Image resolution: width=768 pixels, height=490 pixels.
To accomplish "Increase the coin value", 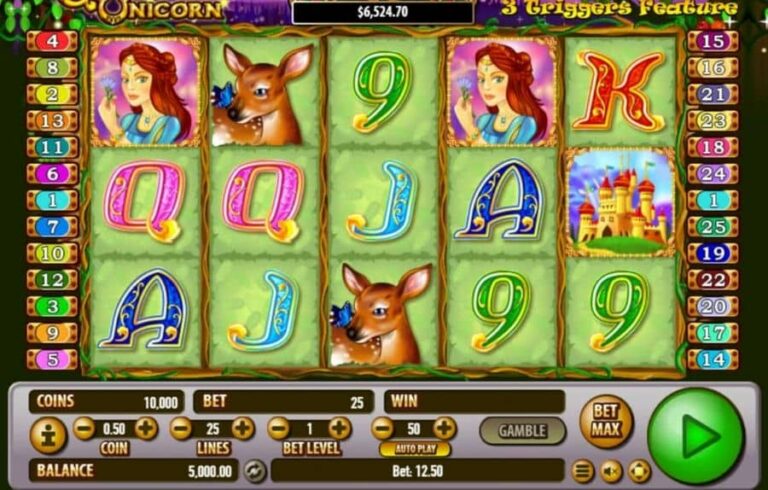I will pyautogui.click(x=146, y=429).
